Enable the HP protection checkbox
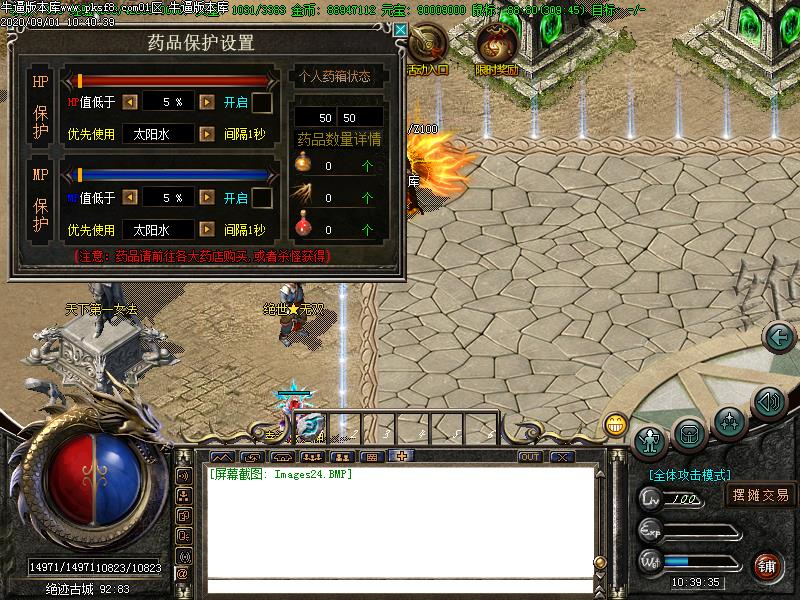 [x=262, y=102]
